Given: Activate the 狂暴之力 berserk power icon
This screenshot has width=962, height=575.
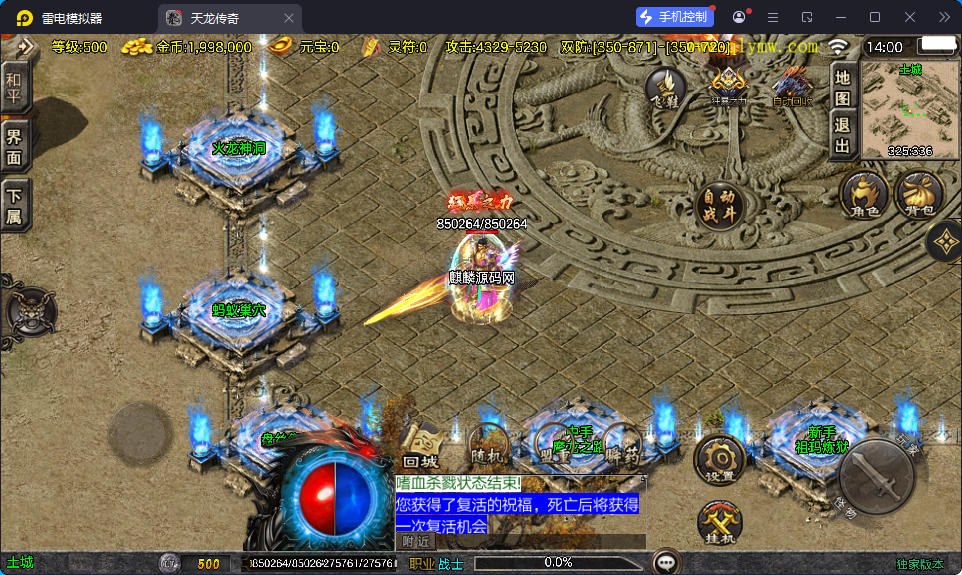Looking at the screenshot, I should (729, 86).
